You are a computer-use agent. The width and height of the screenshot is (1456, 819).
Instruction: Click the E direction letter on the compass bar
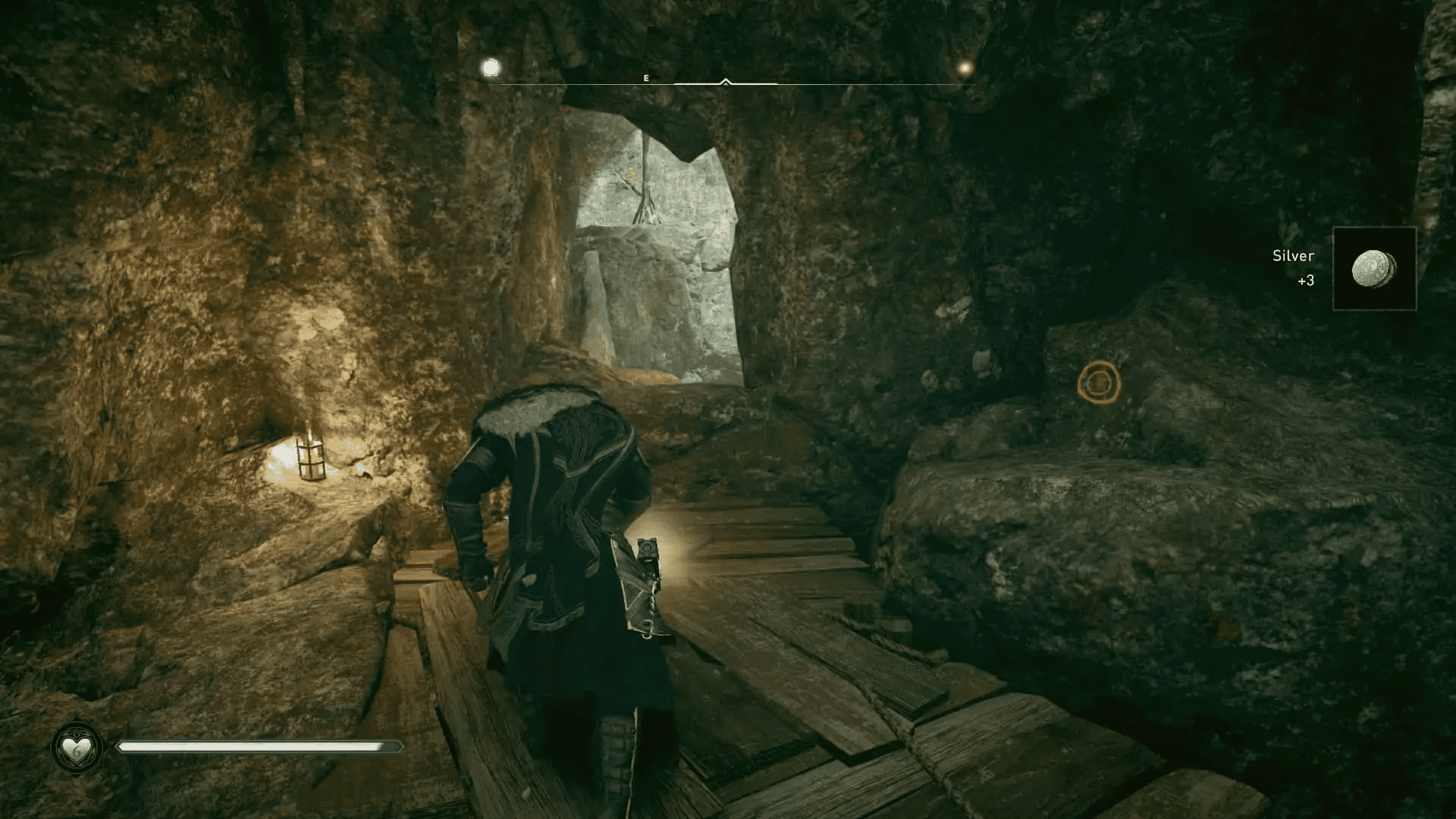click(x=646, y=77)
